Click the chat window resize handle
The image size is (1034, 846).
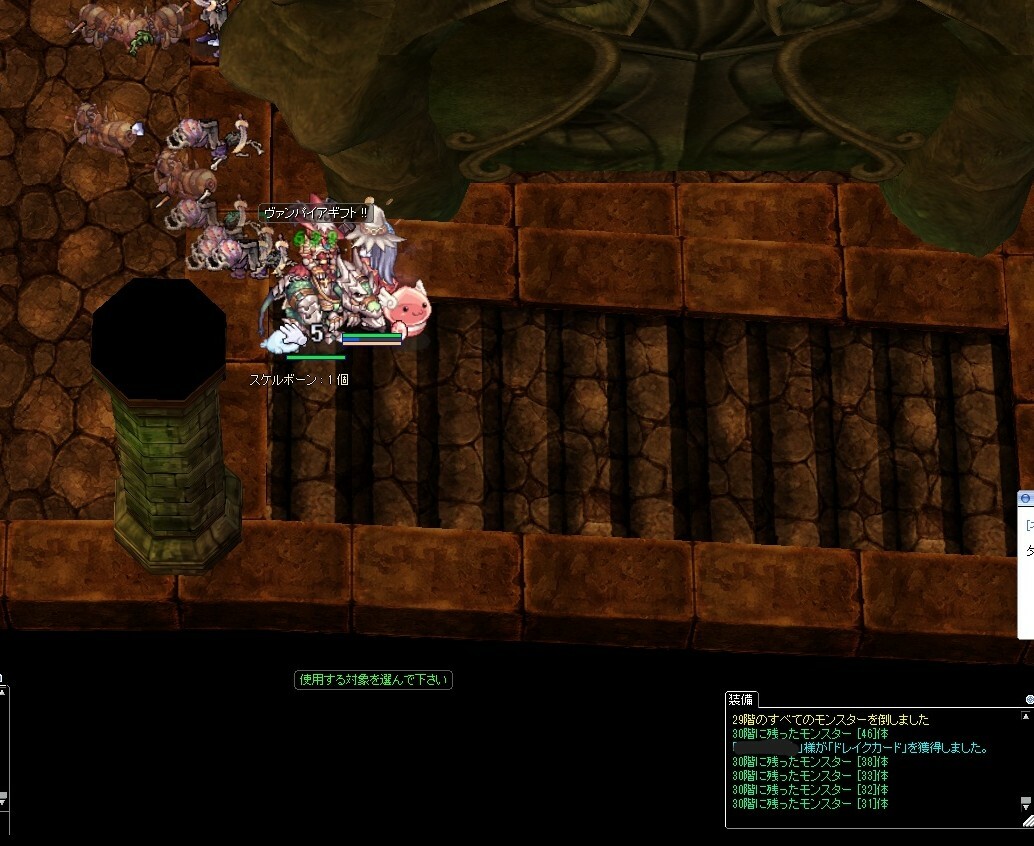point(1027,820)
